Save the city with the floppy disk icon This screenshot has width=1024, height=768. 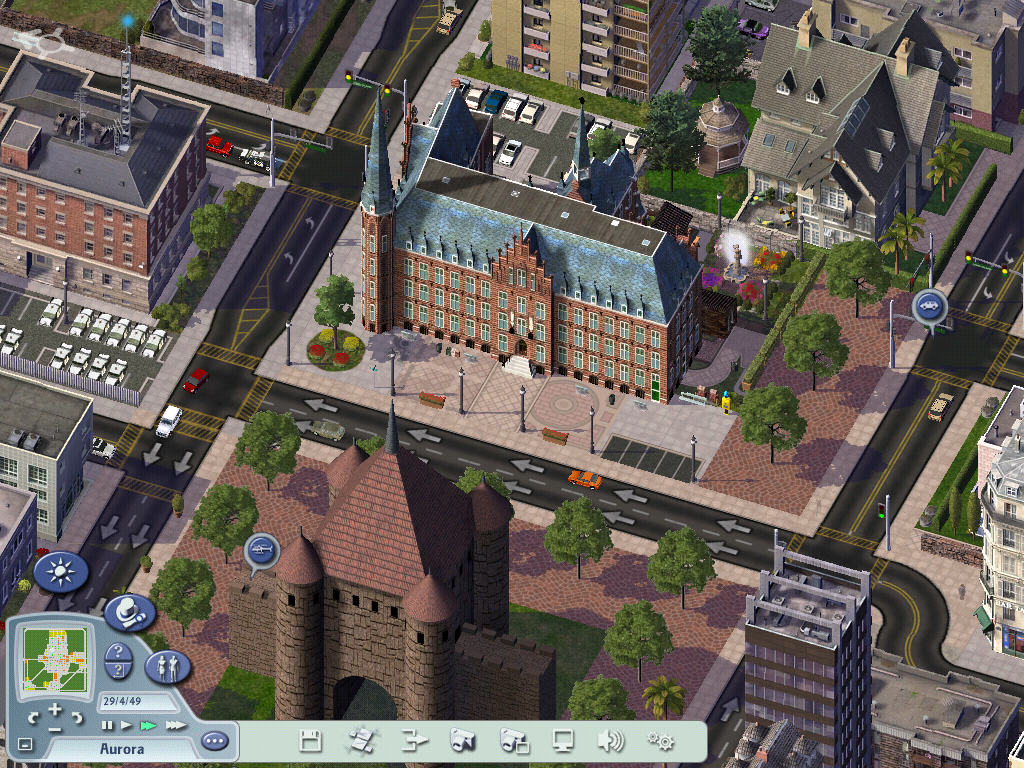pos(311,741)
